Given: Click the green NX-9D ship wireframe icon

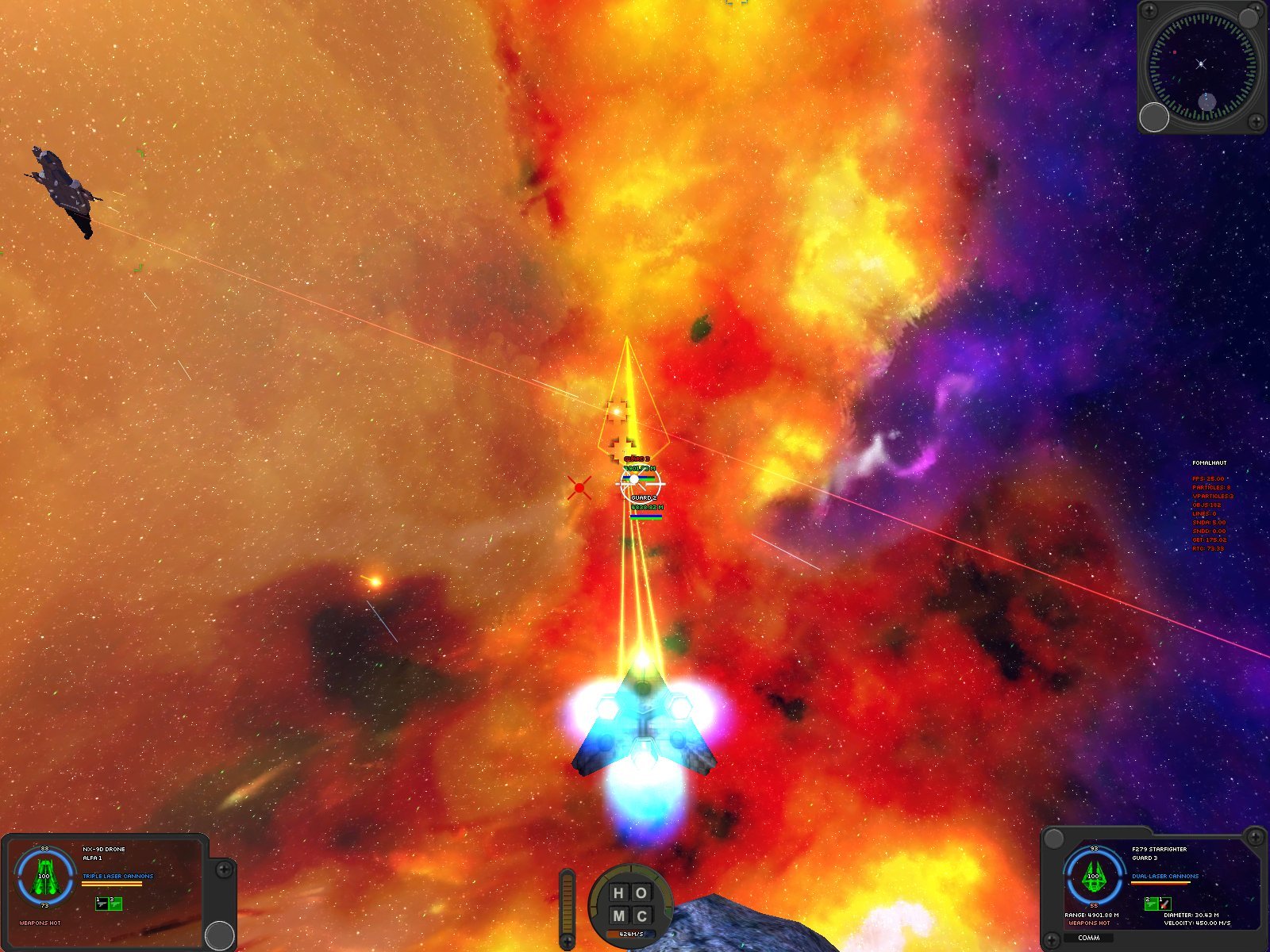Looking at the screenshot, I should (46, 877).
